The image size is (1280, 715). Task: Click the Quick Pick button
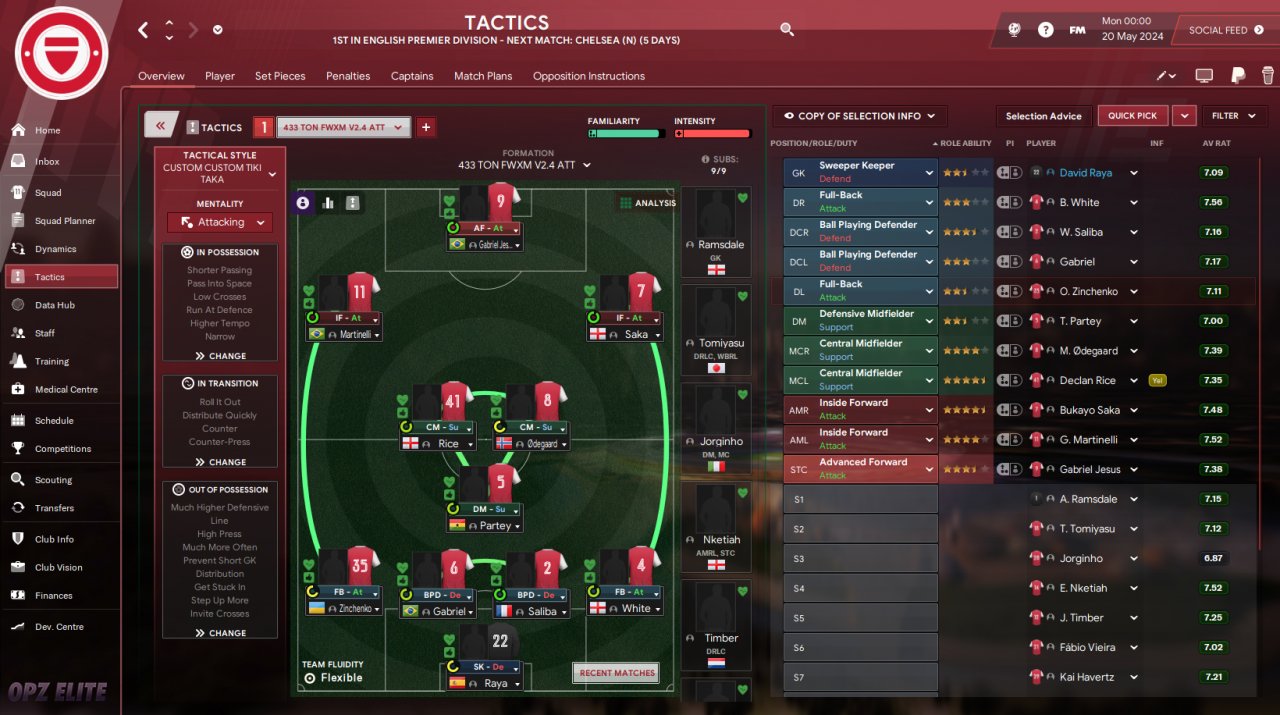pos(1132,116)
